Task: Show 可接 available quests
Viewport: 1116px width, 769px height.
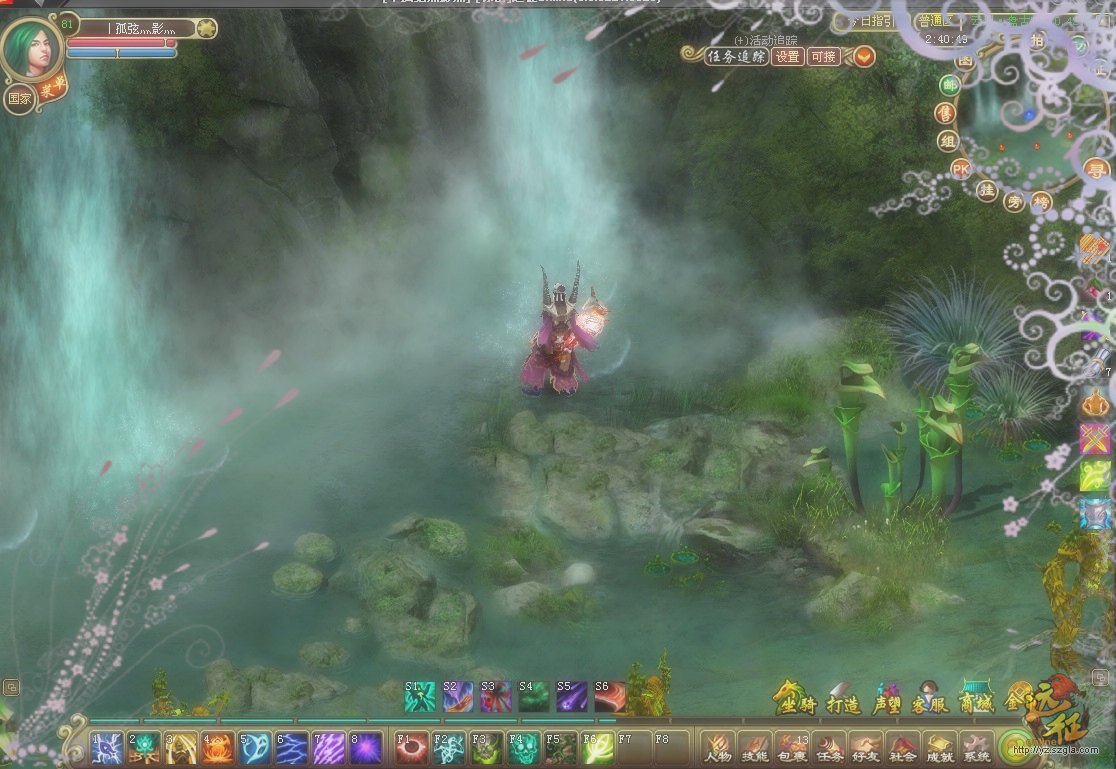Action: [x=824, y=56]
